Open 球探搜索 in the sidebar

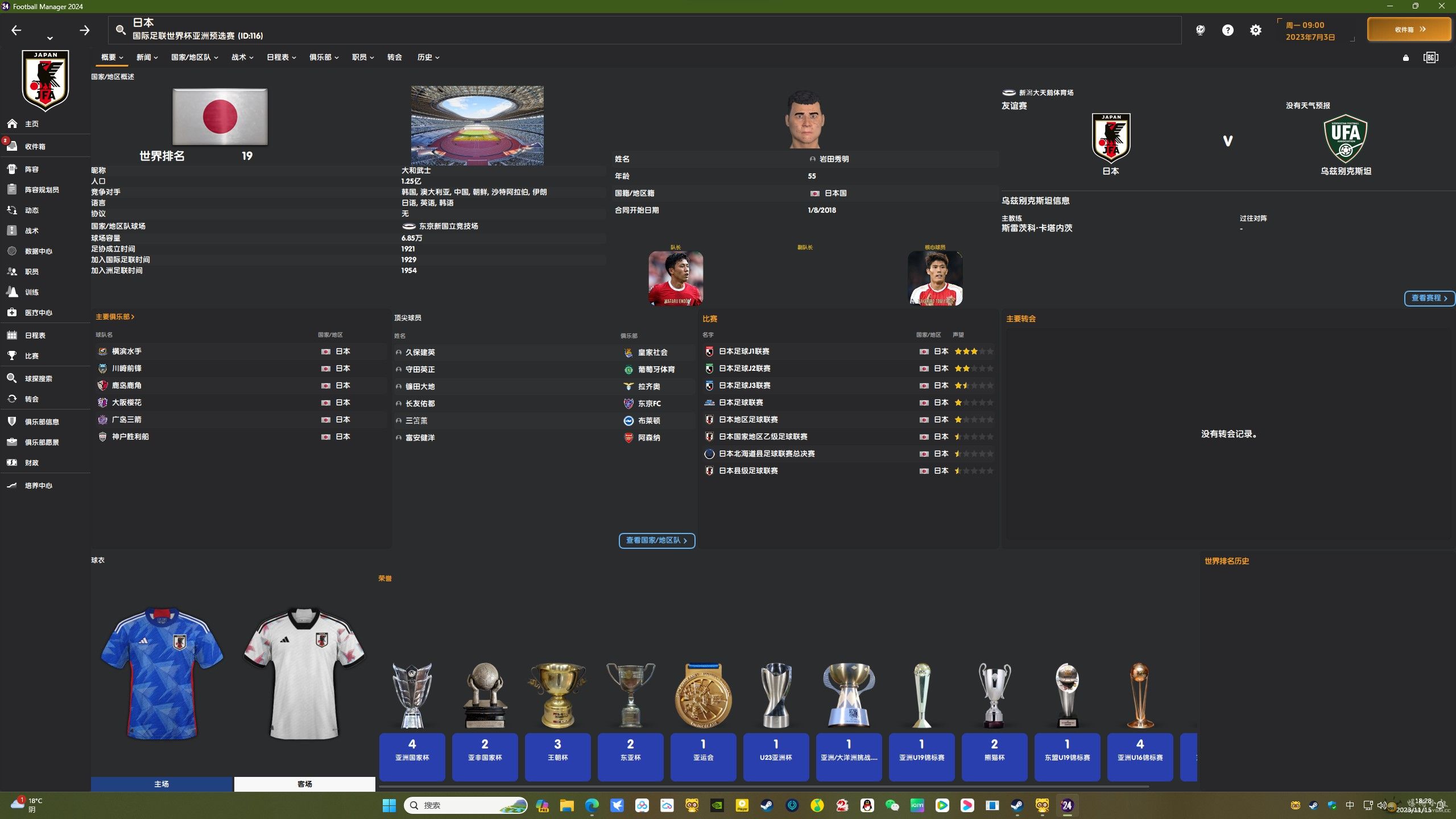[38, 379]
